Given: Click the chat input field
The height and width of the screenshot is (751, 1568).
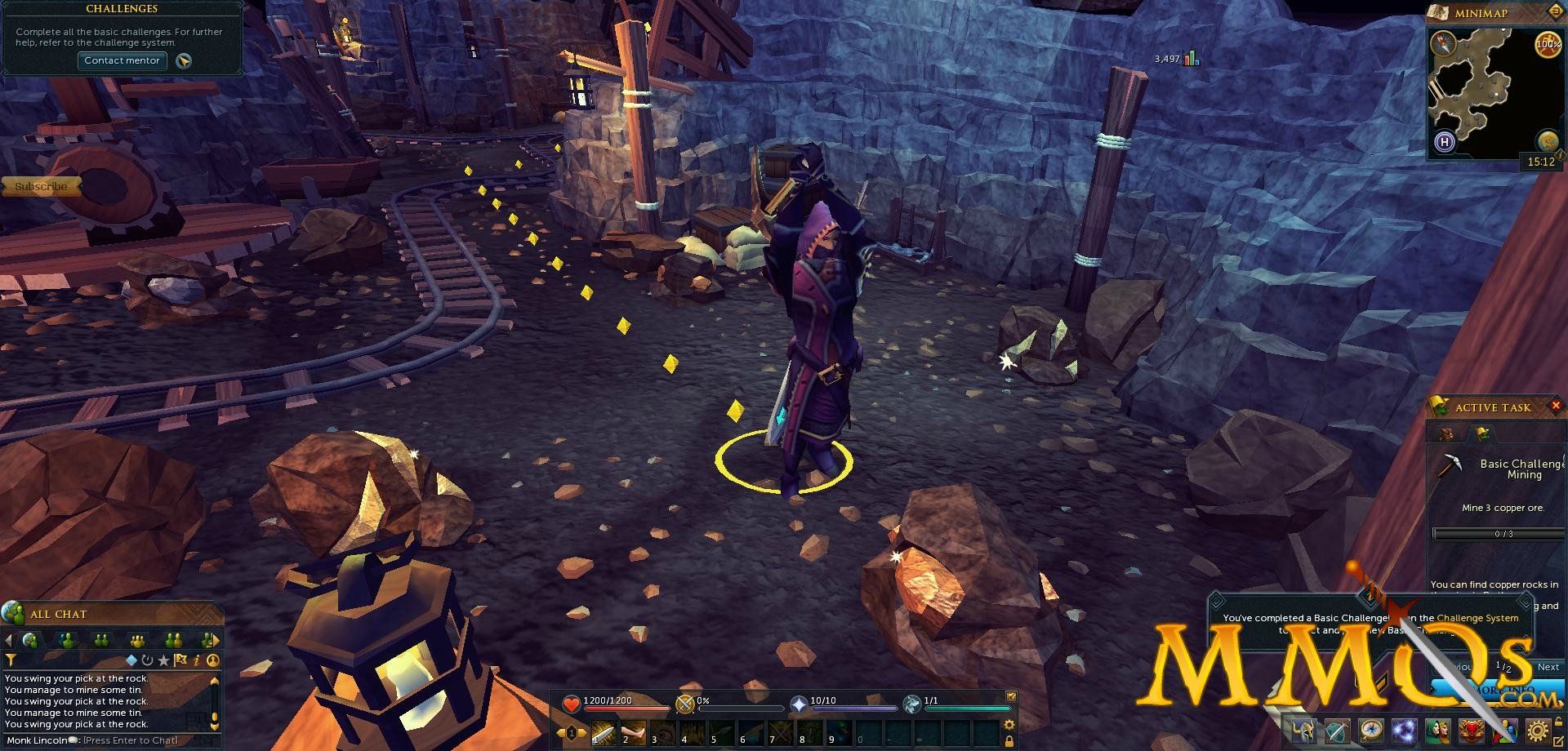Looking at the screenshot, I should tap(131, 740).
